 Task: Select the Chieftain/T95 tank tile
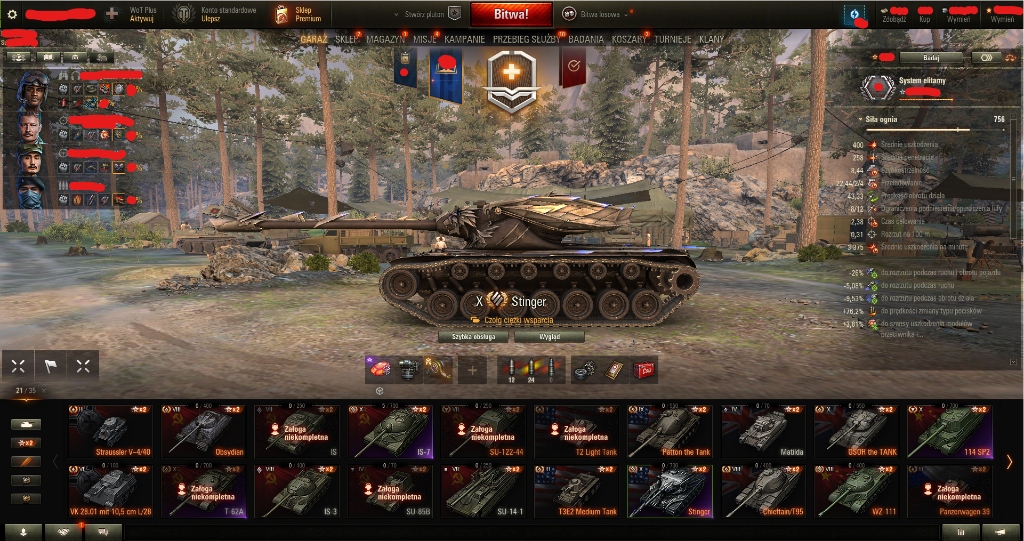(762, 490)
